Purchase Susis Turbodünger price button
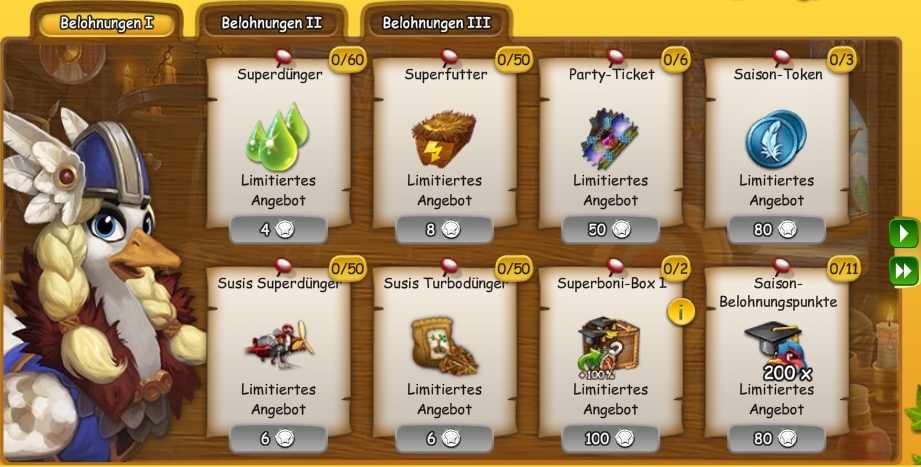The image size is (921, 467). tap(444, 438)
